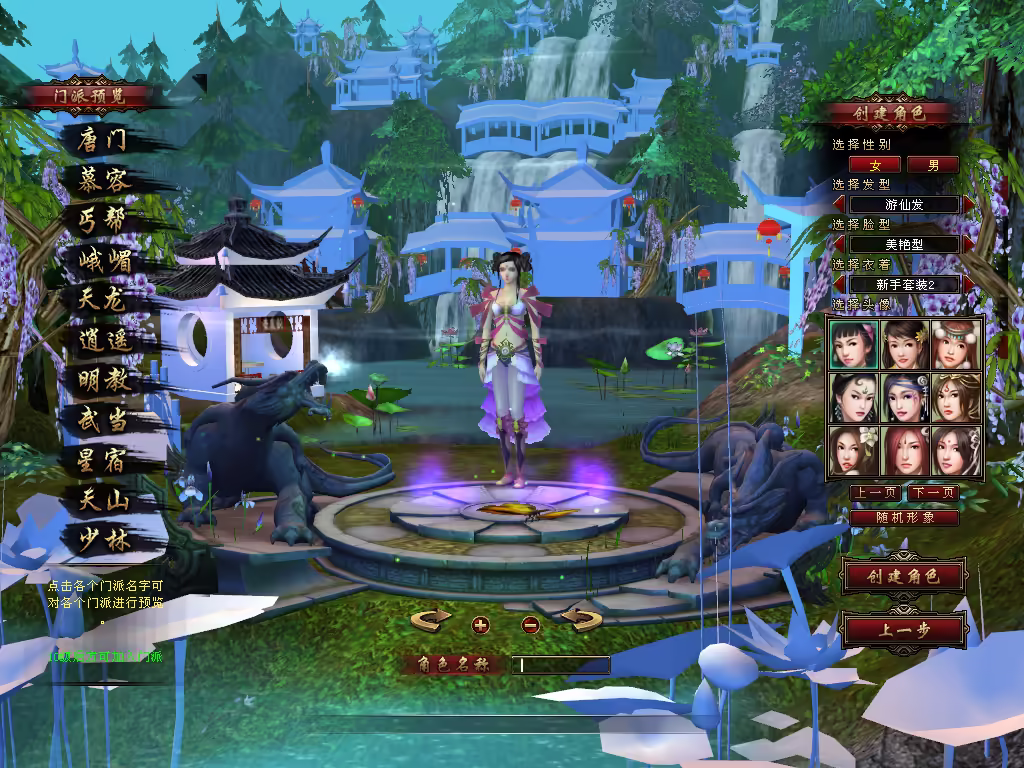This screenshot has height=768, width=1024.
Task: Show next portrait page 下一页
Action: (x=933, y=493)
